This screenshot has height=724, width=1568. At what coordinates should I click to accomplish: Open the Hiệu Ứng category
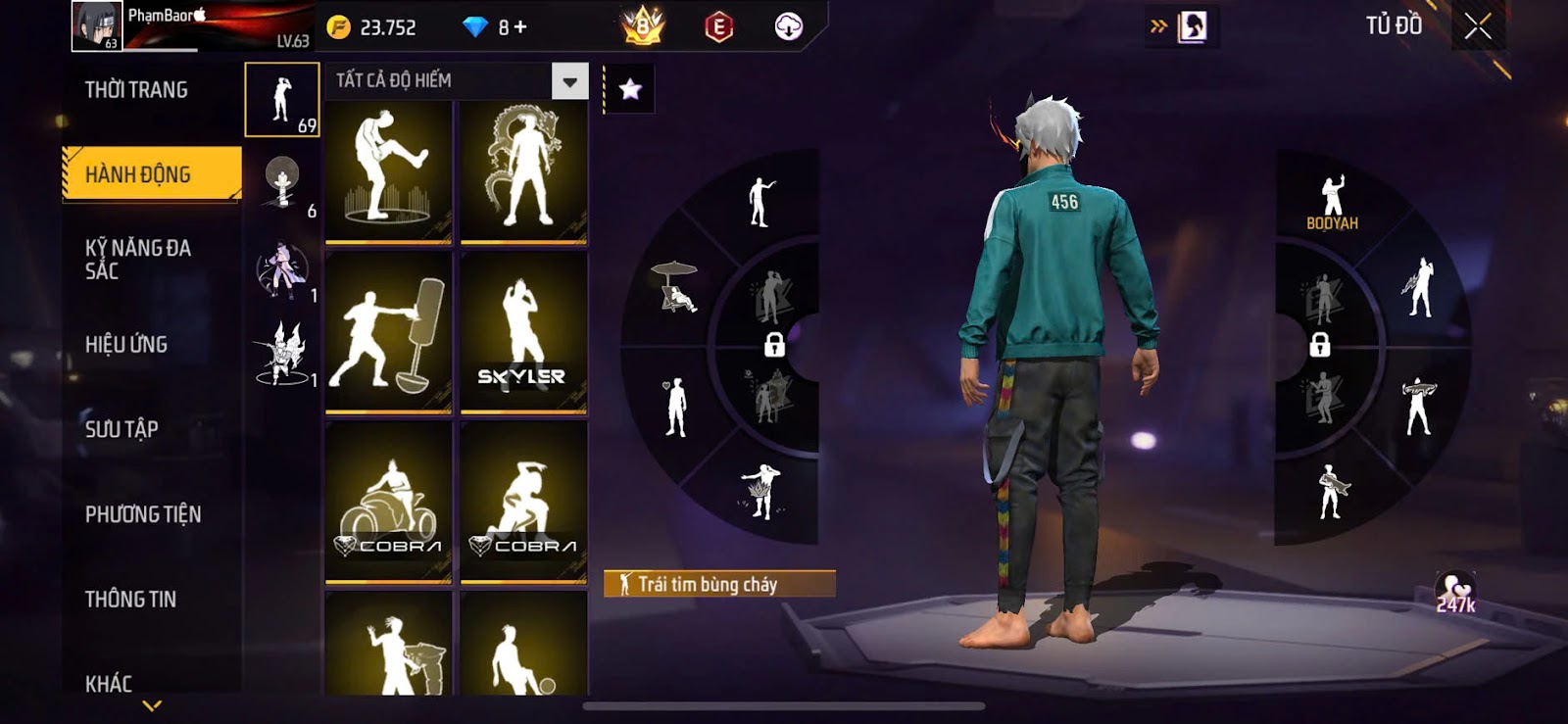coord(126,345)
